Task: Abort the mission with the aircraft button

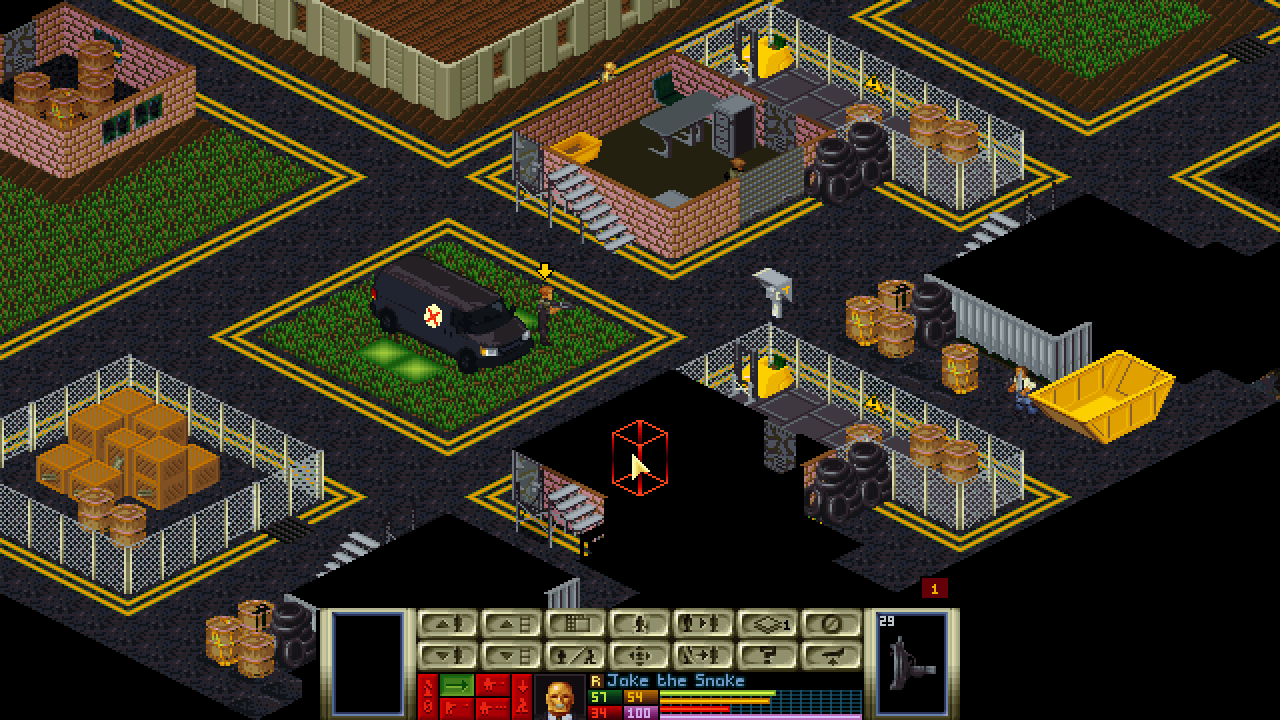Action: 831,656
